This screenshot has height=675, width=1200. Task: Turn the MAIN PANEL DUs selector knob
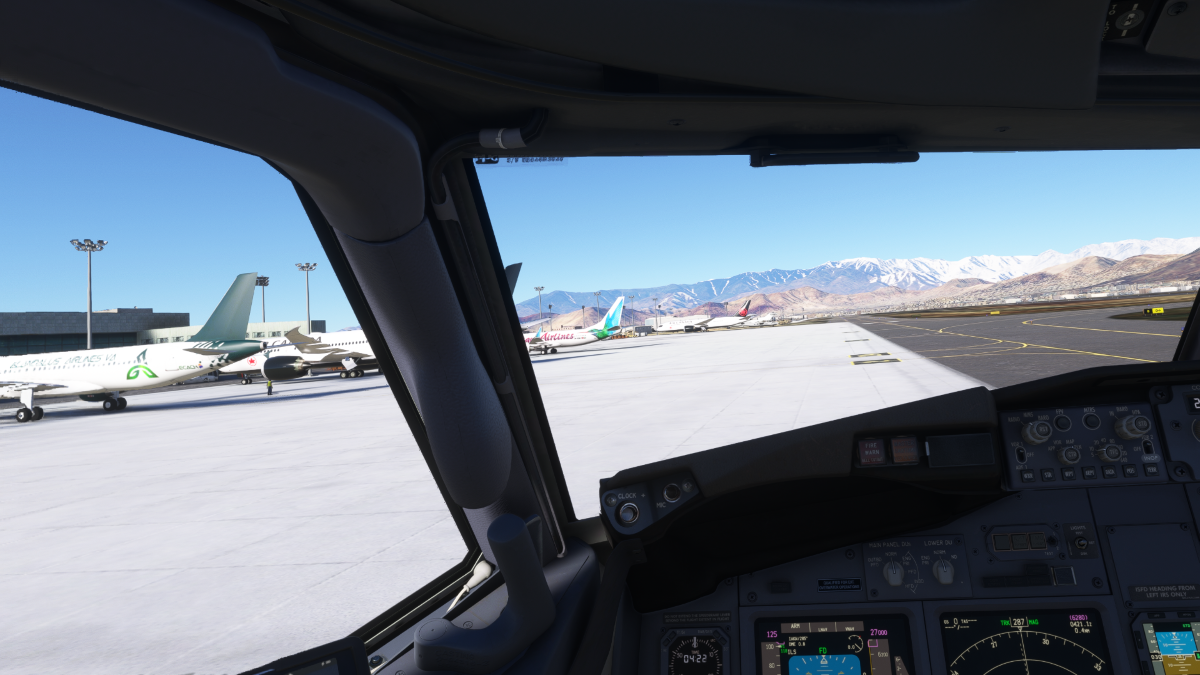pyautogui.click(x=893, y=571)
